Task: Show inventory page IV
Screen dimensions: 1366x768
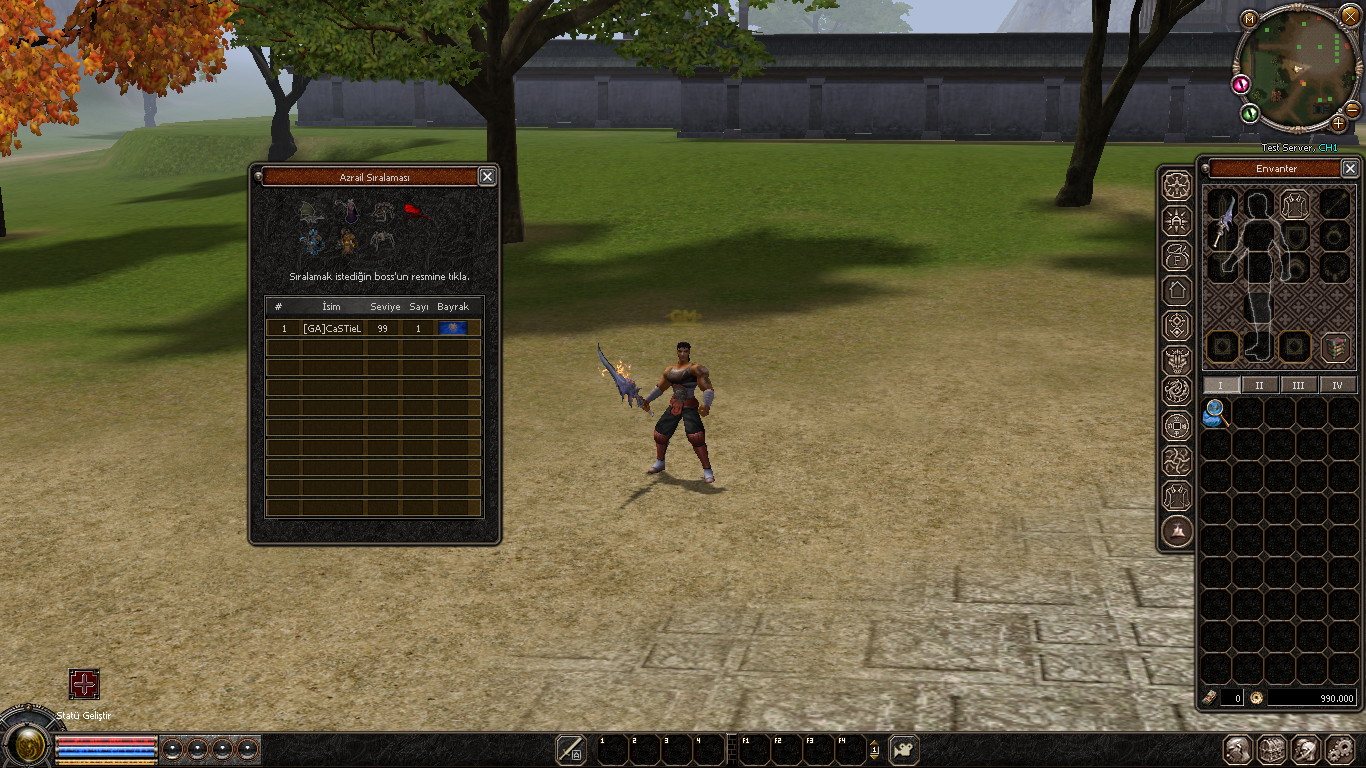Action: coord(1337,385)
